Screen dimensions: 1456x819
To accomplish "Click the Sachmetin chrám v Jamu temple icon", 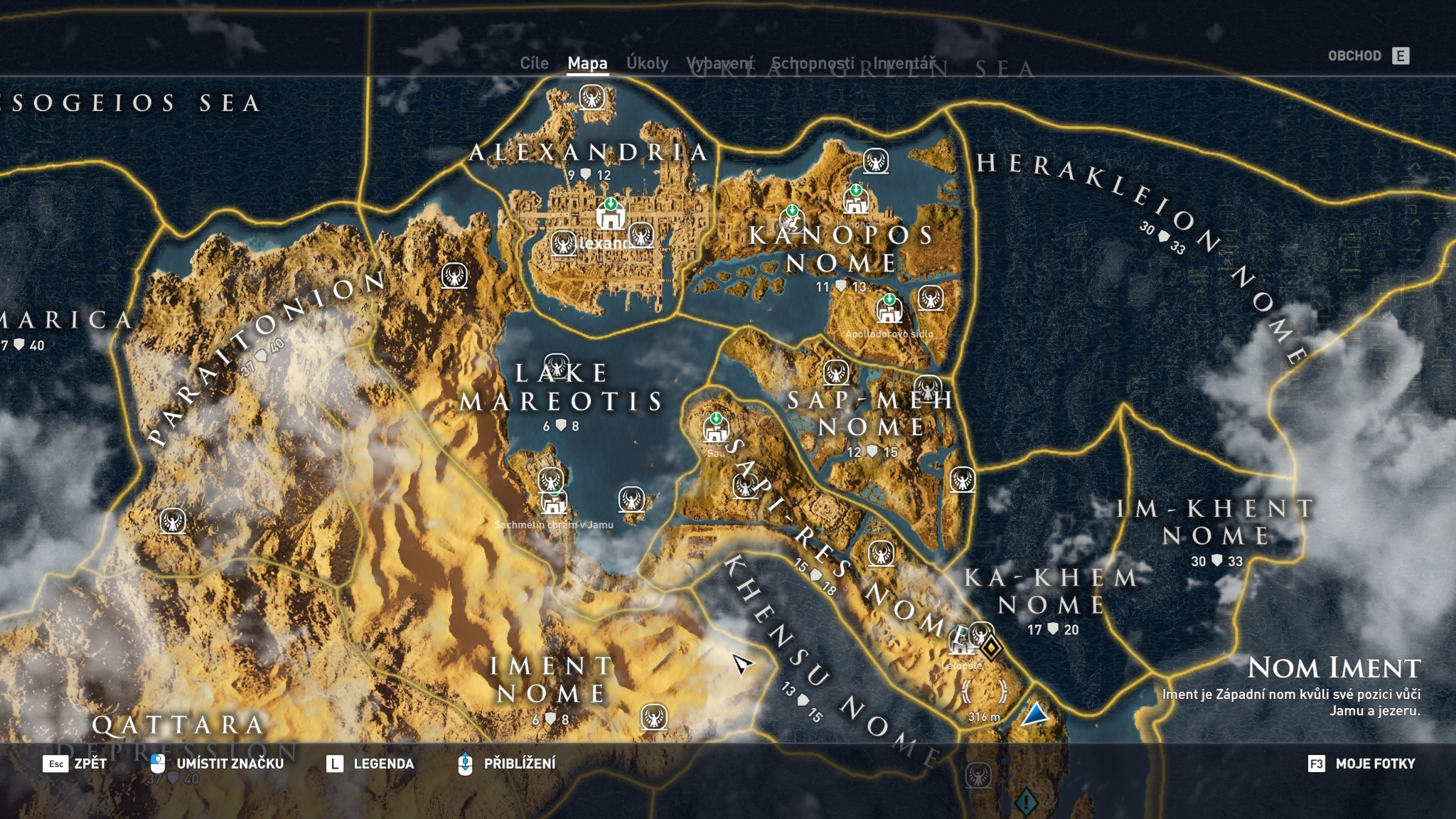I will point(553,506).
